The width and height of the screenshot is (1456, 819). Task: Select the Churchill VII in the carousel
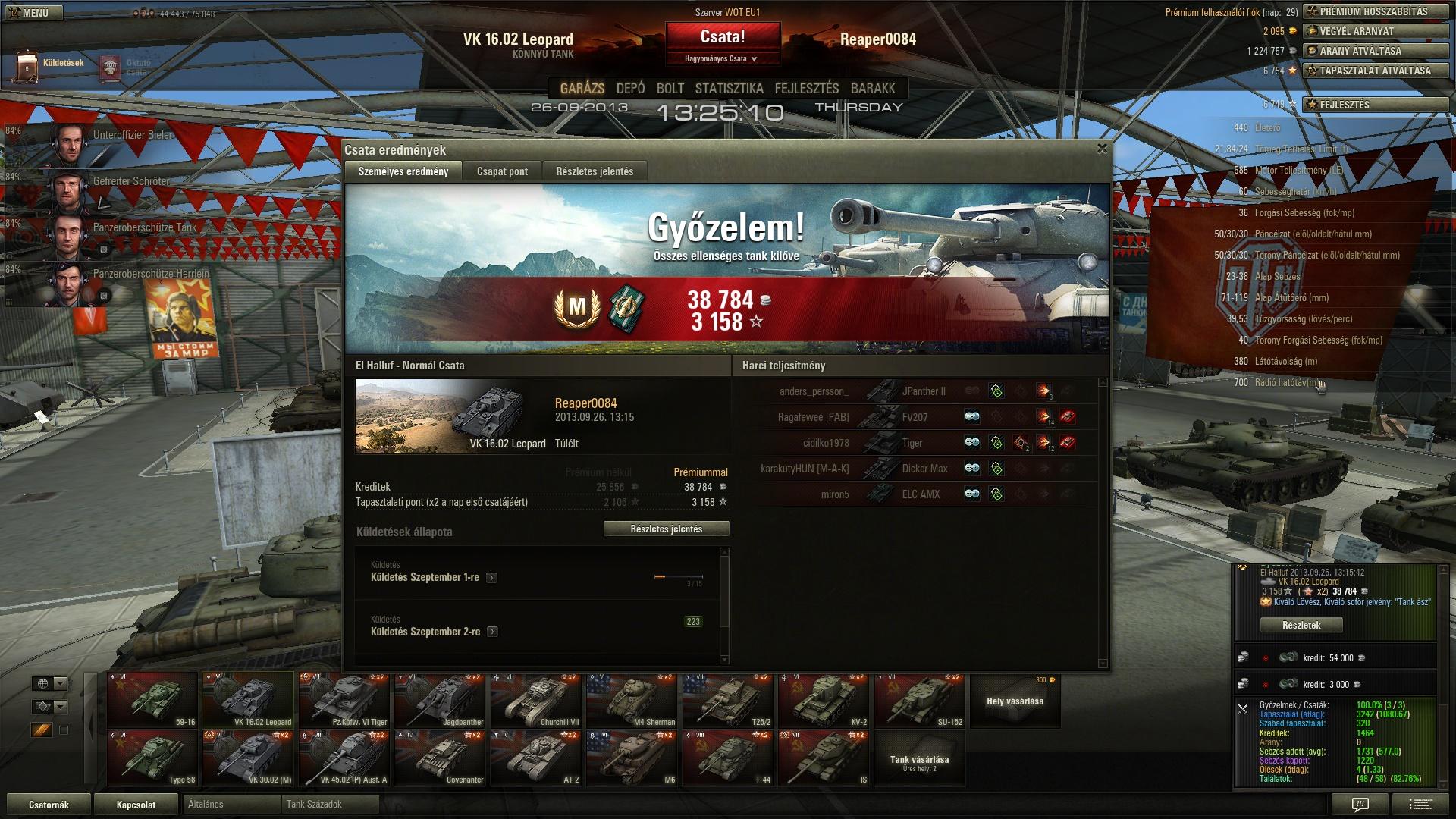[x=537, y=701]
